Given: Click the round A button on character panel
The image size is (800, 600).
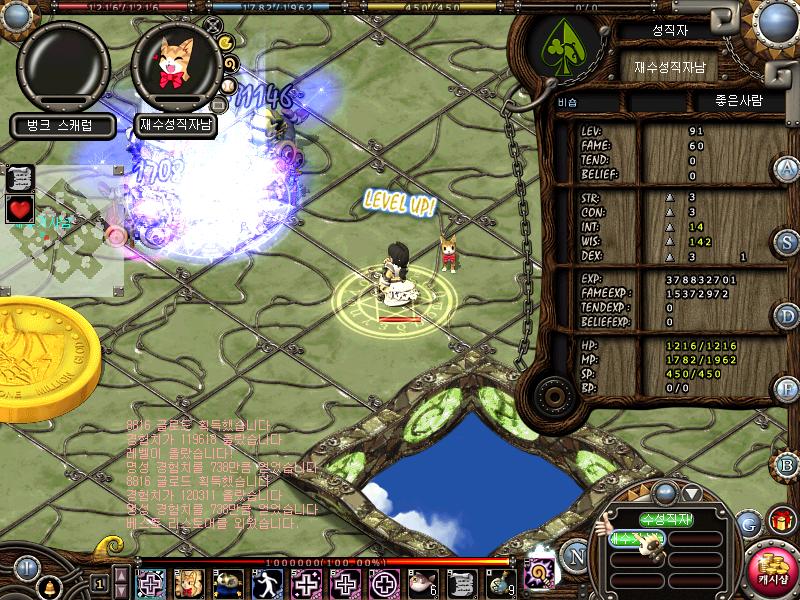Looking at the screenshot, I should click(x=788, y=168).
